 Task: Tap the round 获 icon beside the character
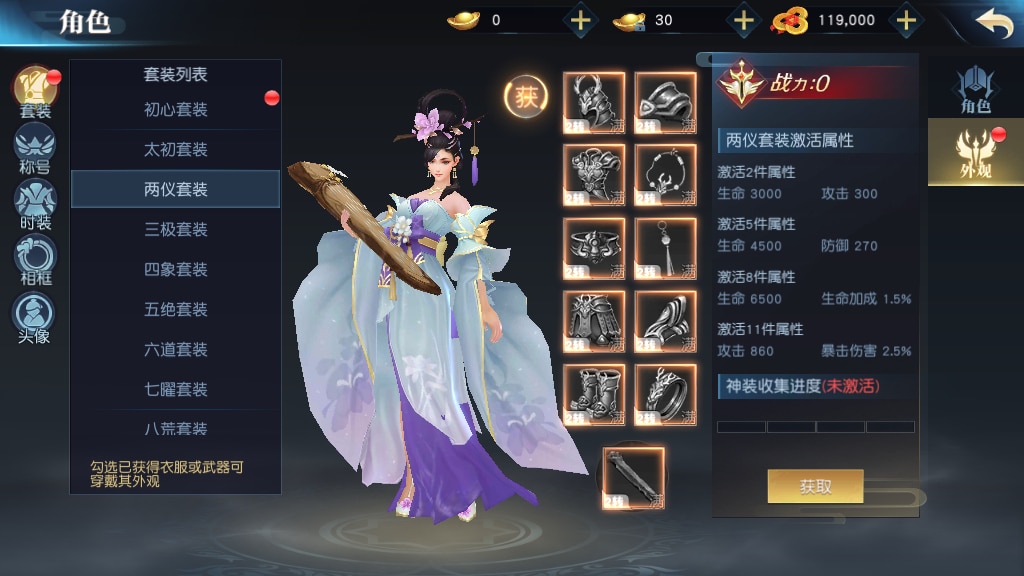(x=525, y=96)
